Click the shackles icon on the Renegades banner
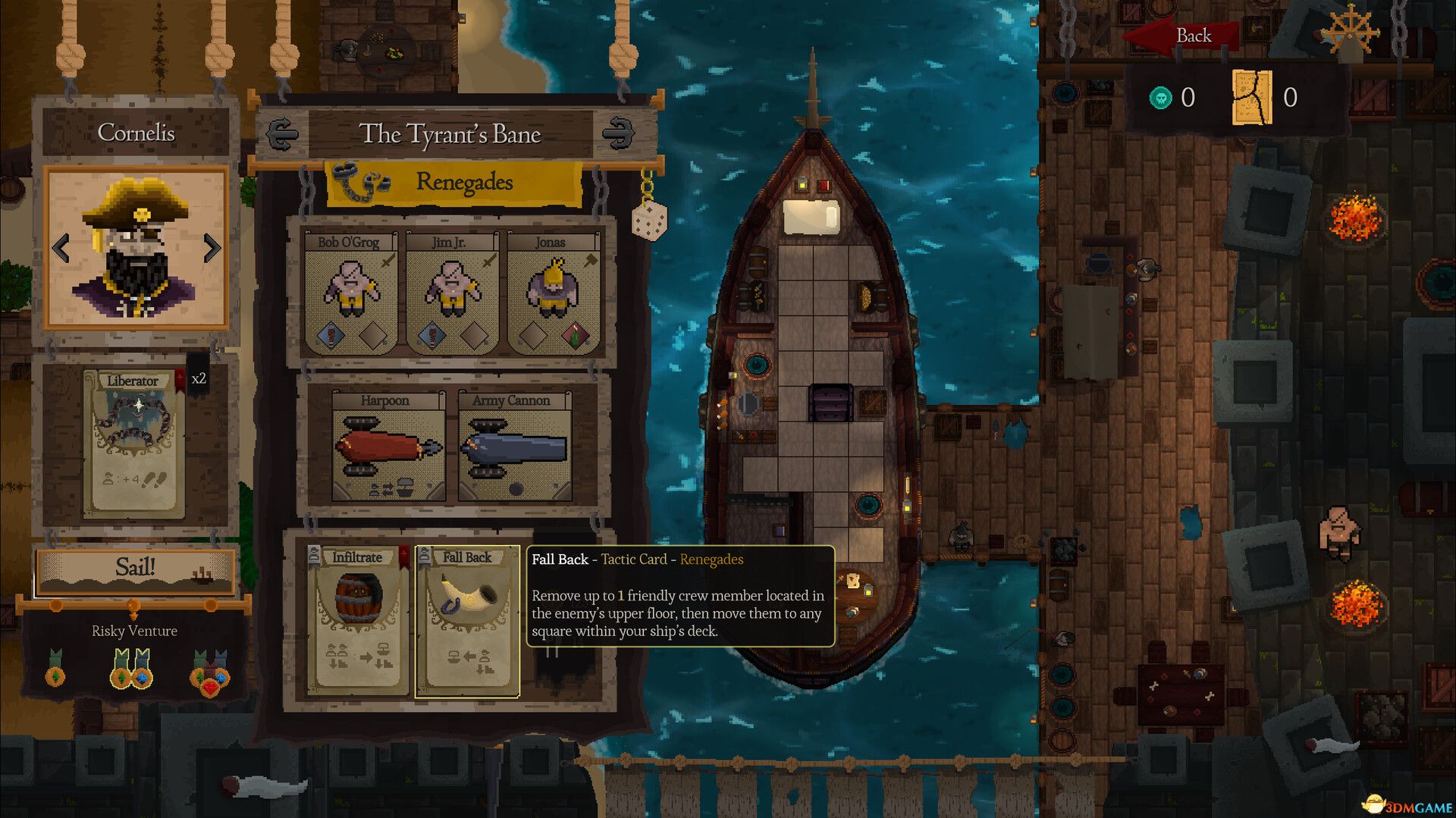The image size is (1456, 818). click(357, 182)
